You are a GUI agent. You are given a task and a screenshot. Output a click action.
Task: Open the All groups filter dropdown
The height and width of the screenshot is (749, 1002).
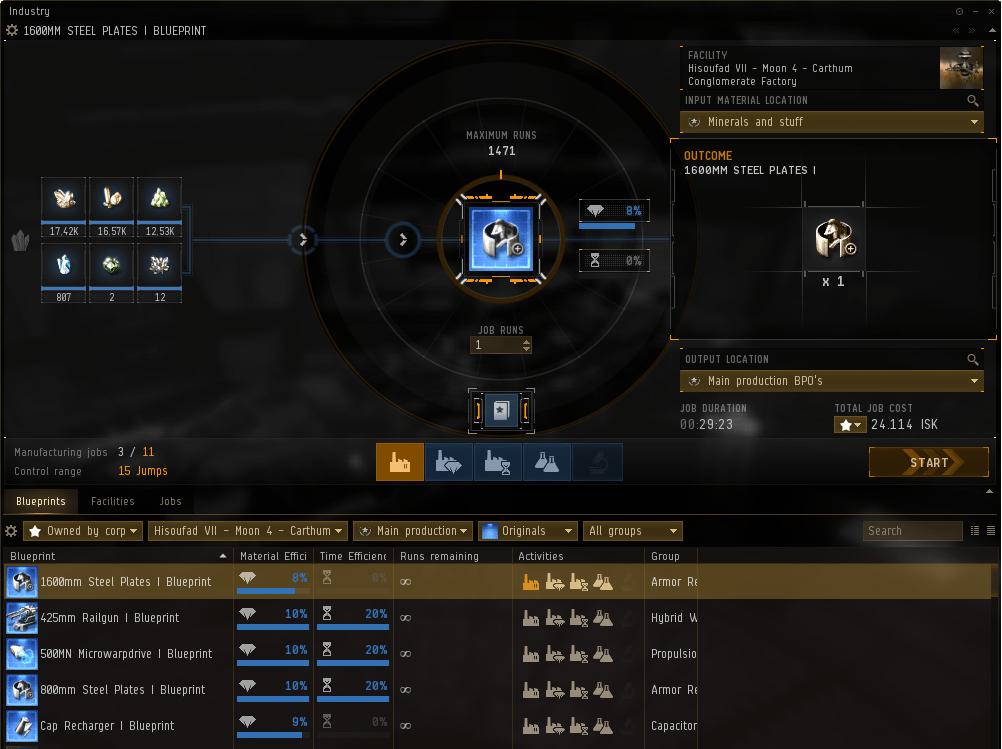(633, 531)
